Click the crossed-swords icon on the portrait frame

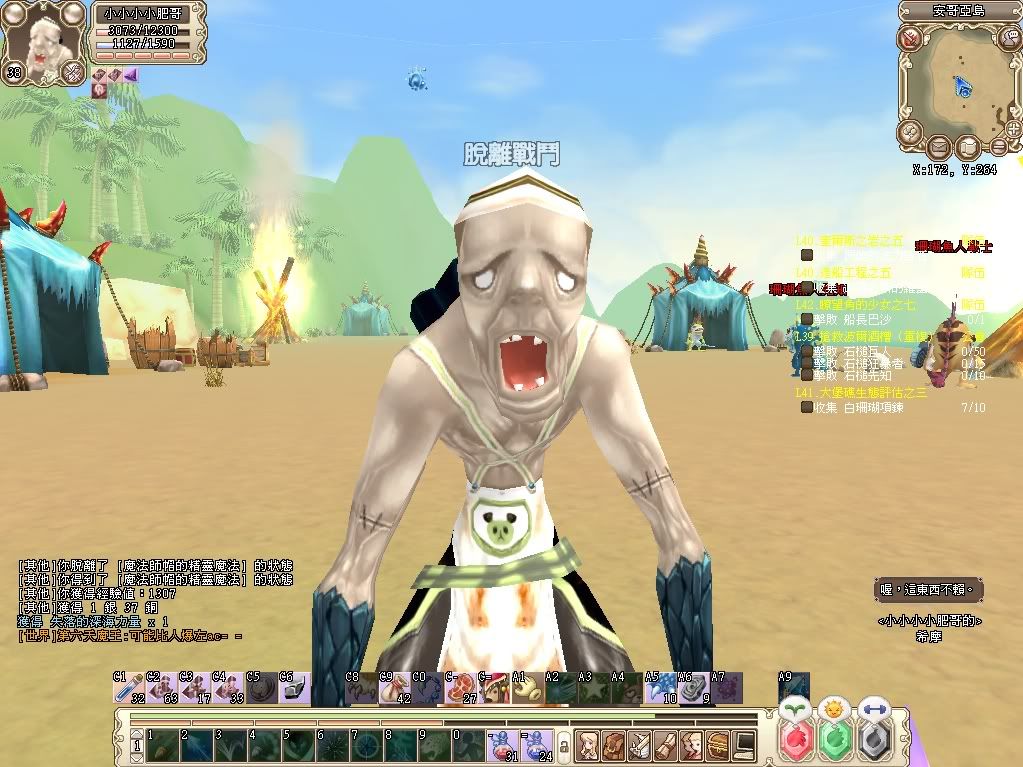point(72,72)
